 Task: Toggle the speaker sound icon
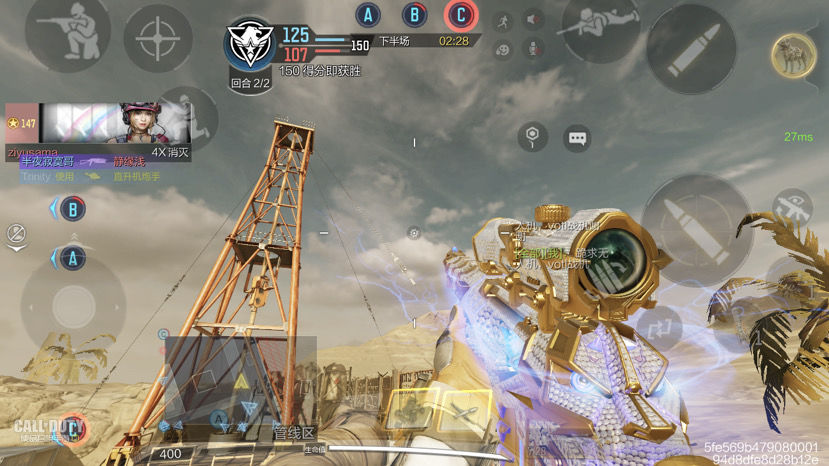(x=534, y=19)
